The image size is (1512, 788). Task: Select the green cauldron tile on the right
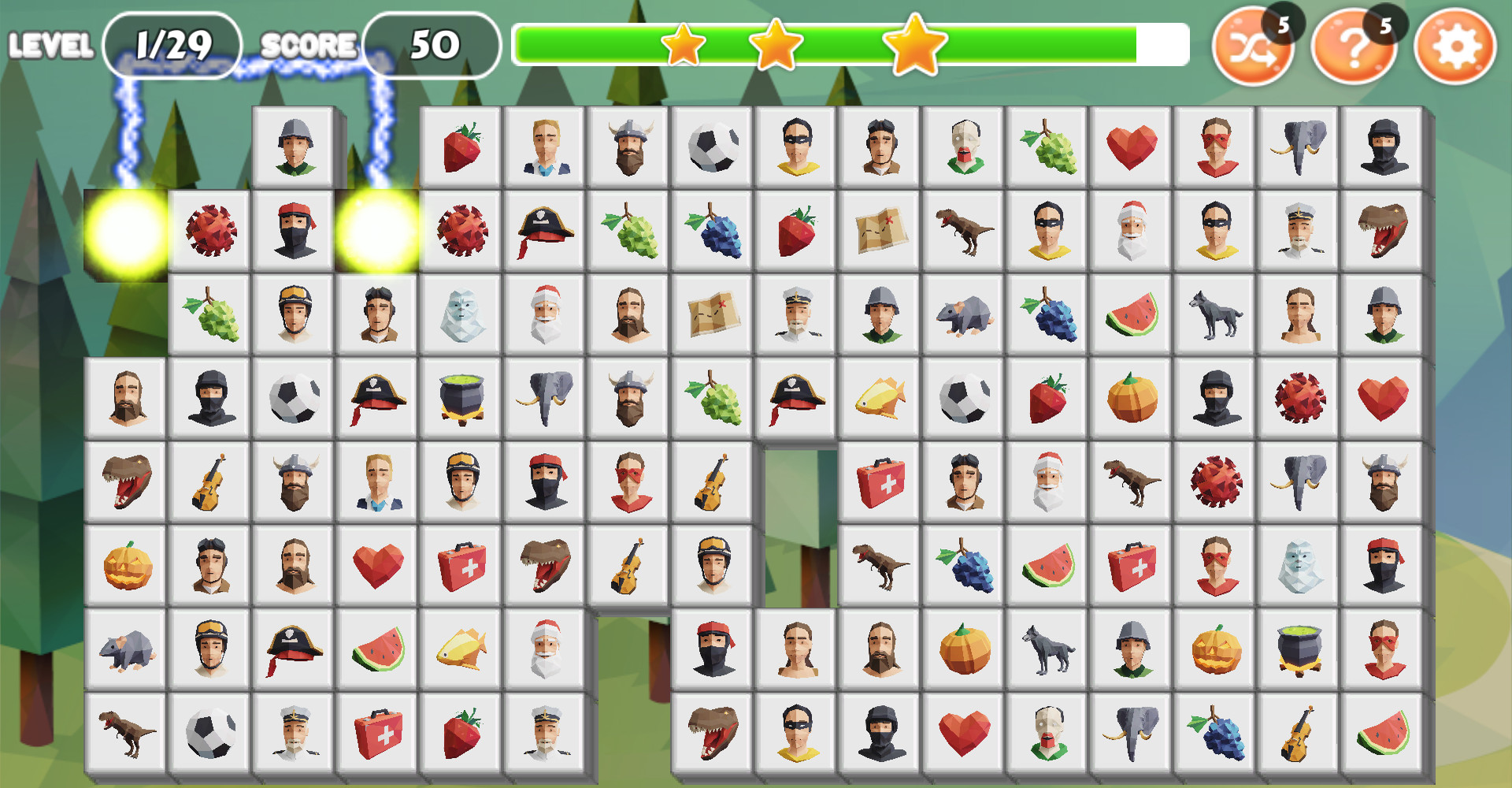point(1299,649)
